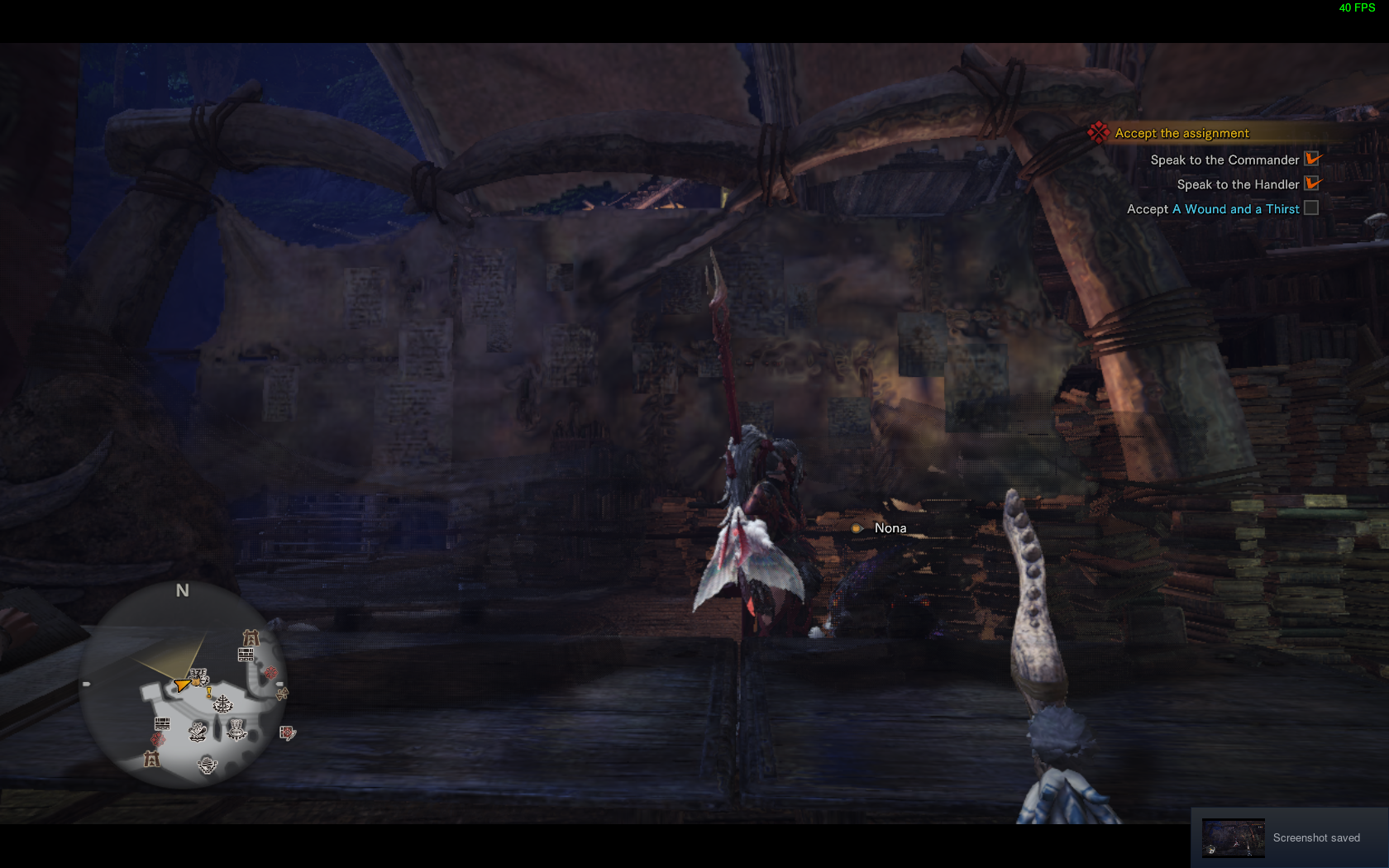
Task: Select the lower-left torii gate icon on minimap
Action: [x=150, y=761]
